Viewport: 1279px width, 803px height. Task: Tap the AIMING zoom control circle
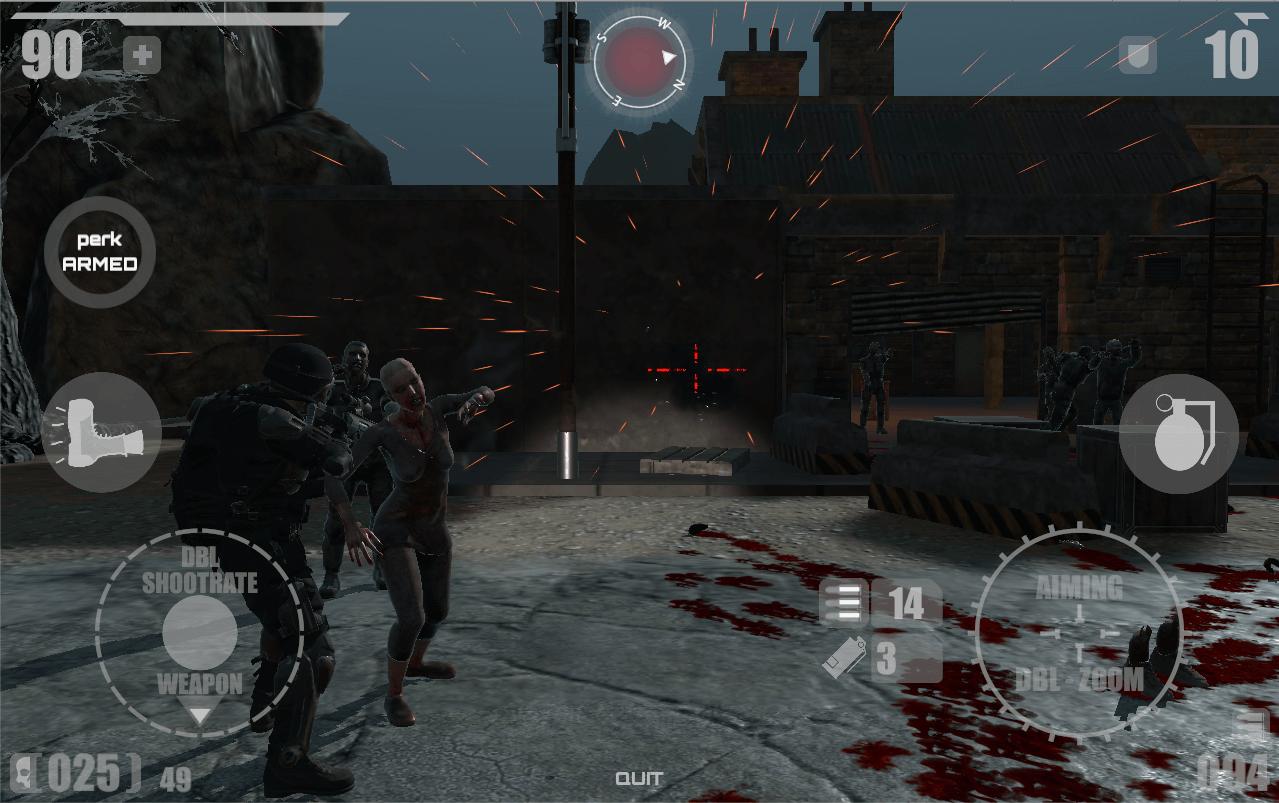coord(1079,633)
